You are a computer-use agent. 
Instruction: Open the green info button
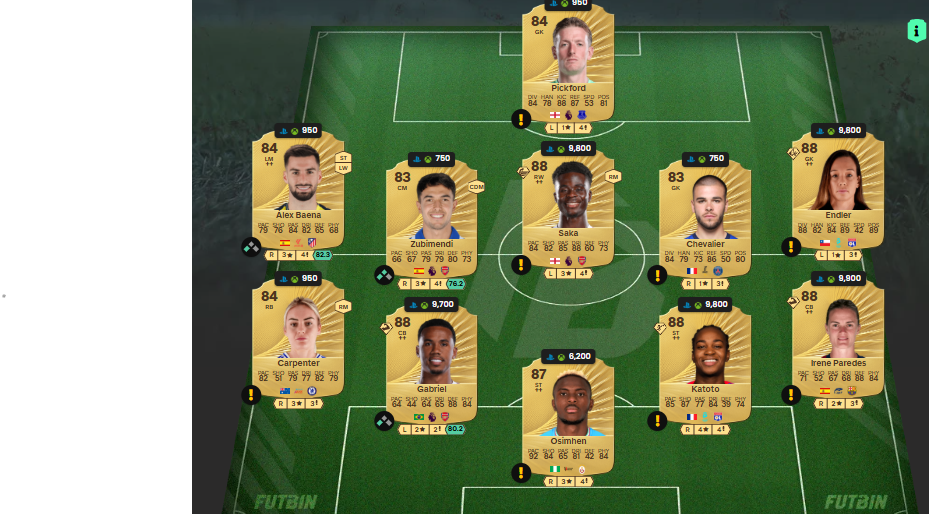coord(916,31)
